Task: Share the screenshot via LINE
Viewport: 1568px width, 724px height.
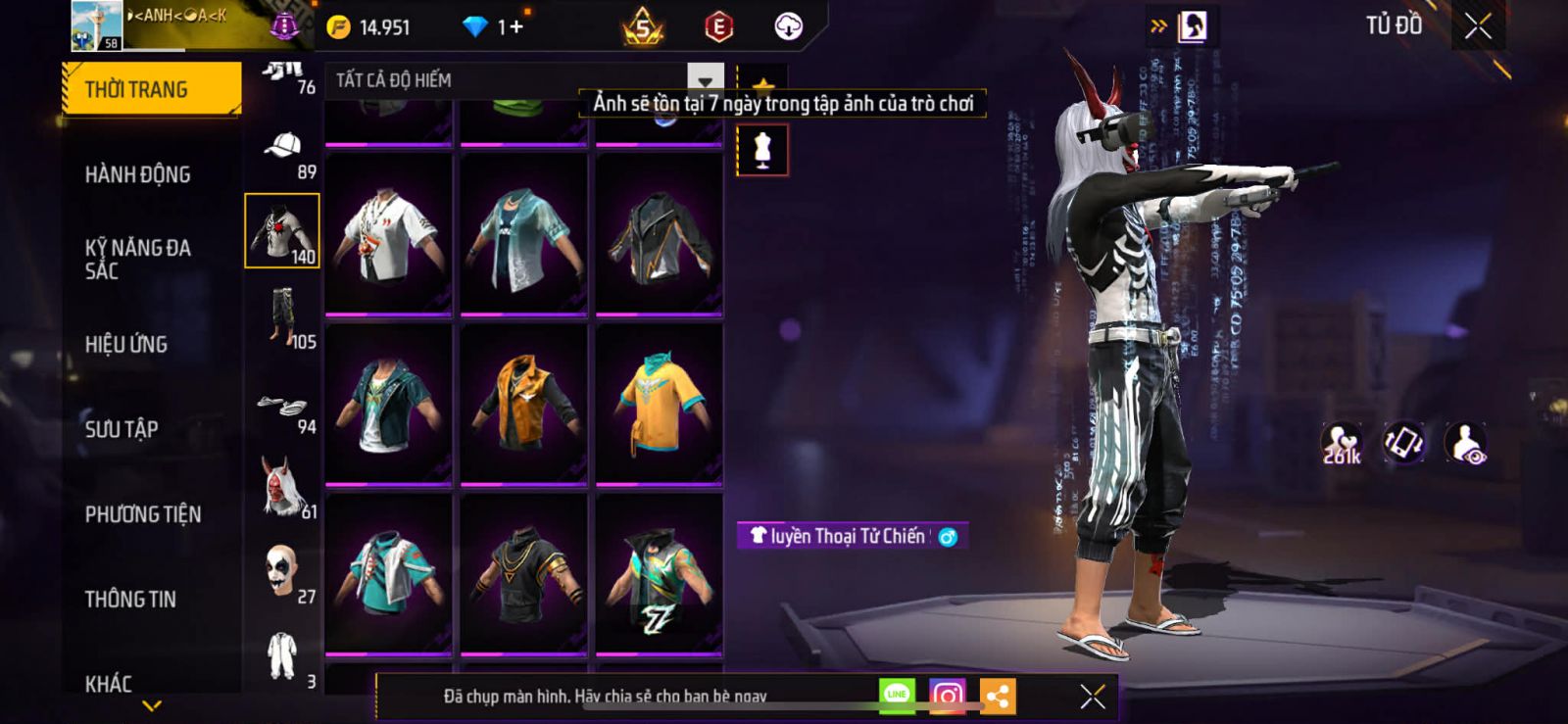Action: pos(897,696)
